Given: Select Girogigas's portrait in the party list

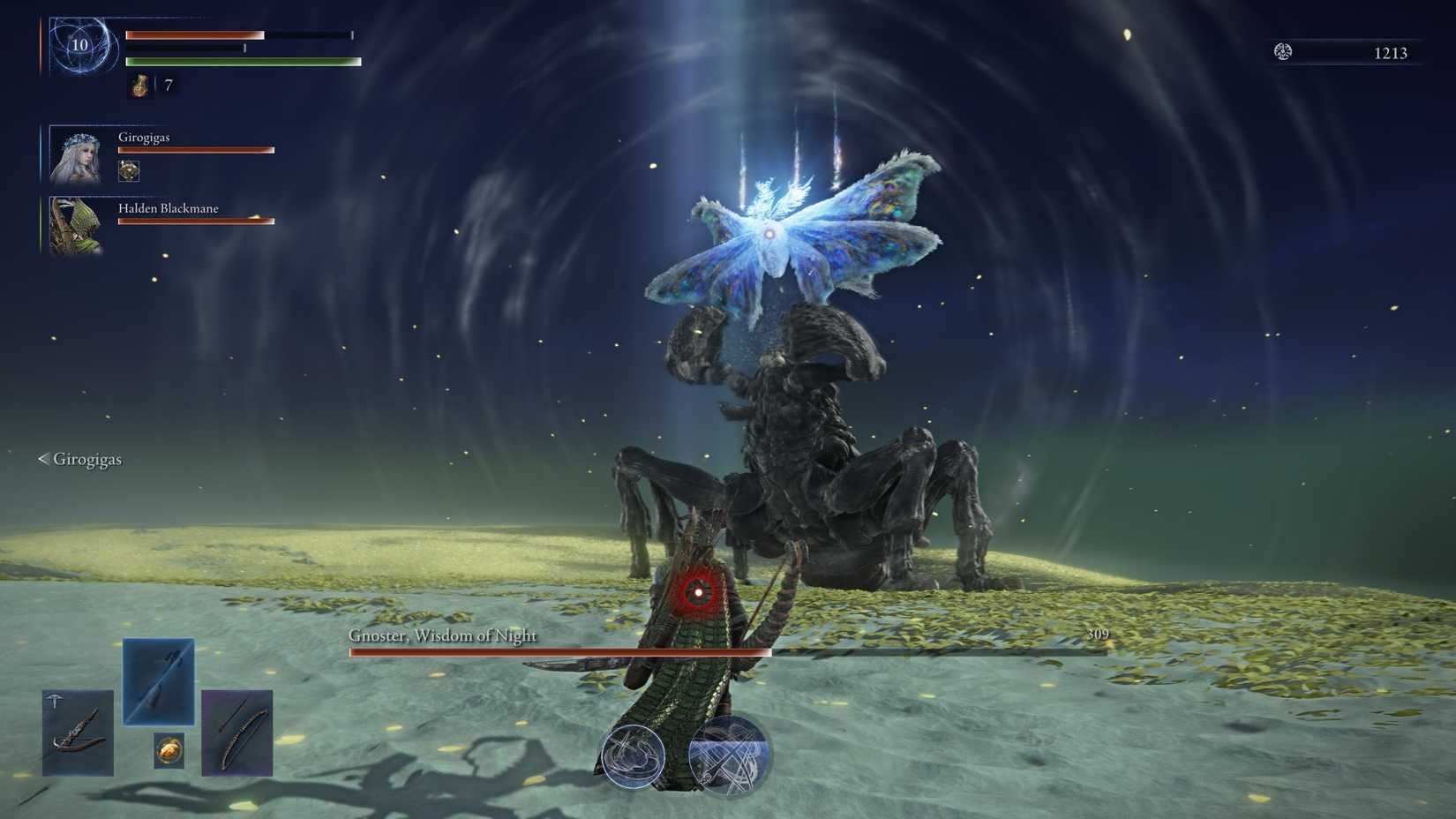Looking at the screenshot, I should [74, 154].
